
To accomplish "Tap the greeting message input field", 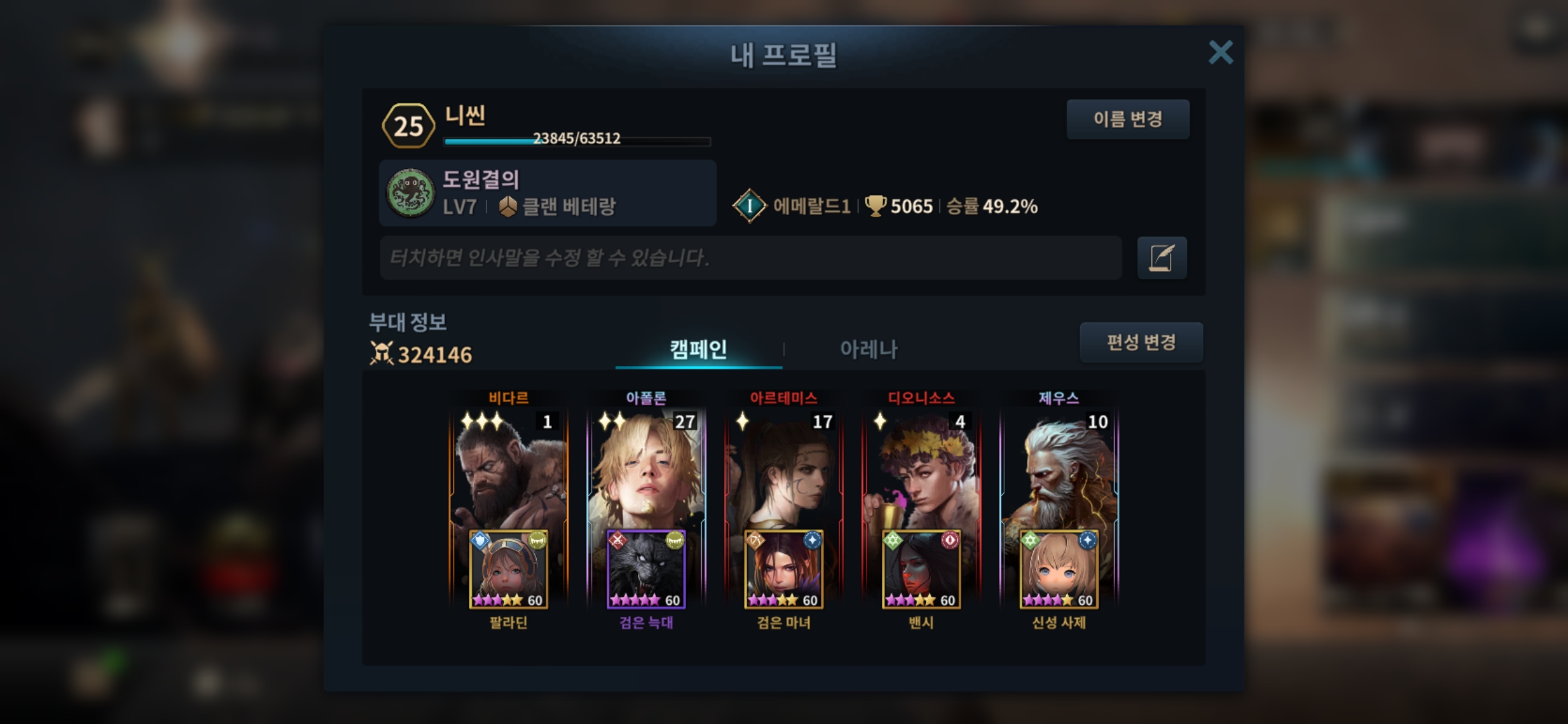I will coord(750,257).
